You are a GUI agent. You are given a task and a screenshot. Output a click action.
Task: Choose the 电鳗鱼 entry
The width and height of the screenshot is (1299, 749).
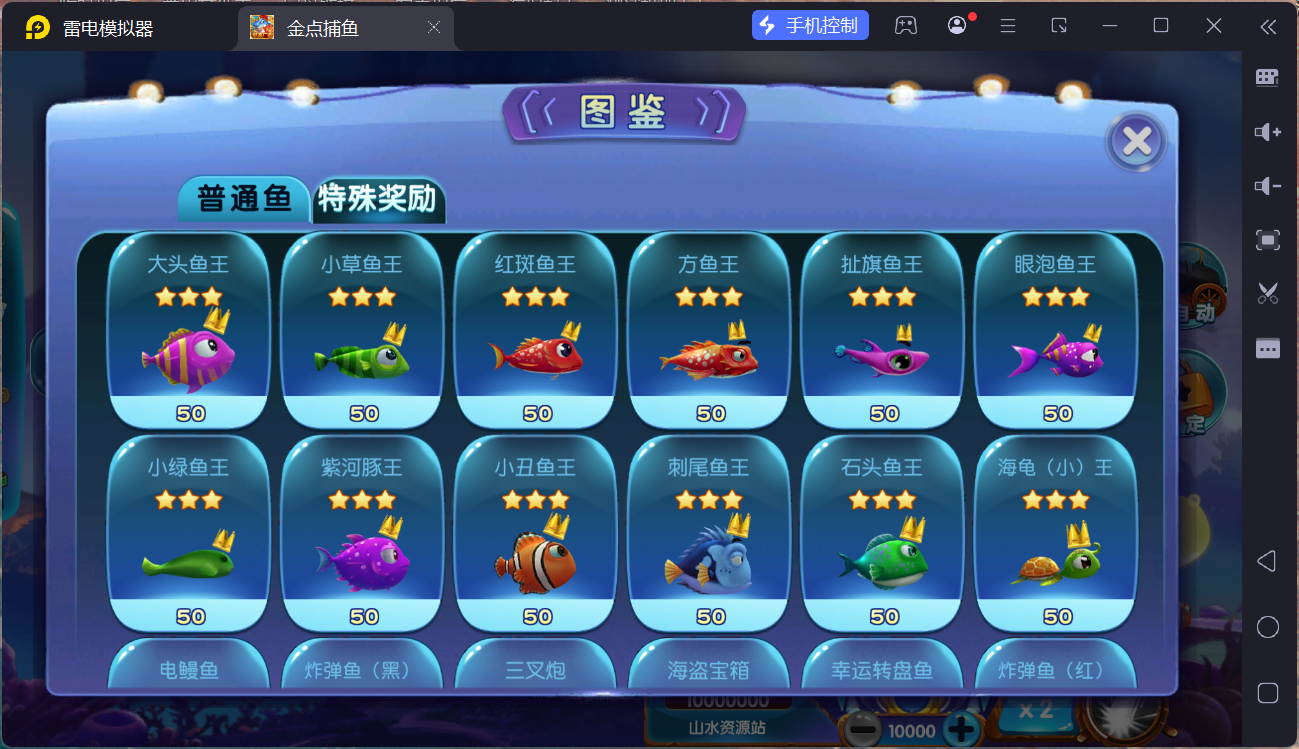click(x=188, y=667)
